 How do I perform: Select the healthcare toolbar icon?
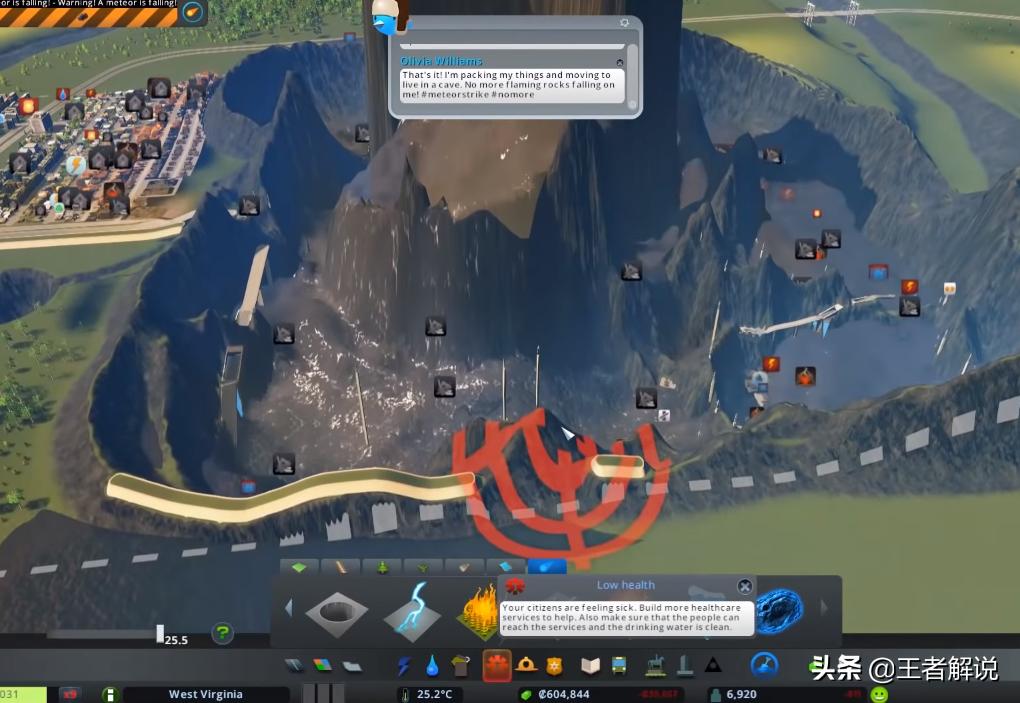[496, 666]
